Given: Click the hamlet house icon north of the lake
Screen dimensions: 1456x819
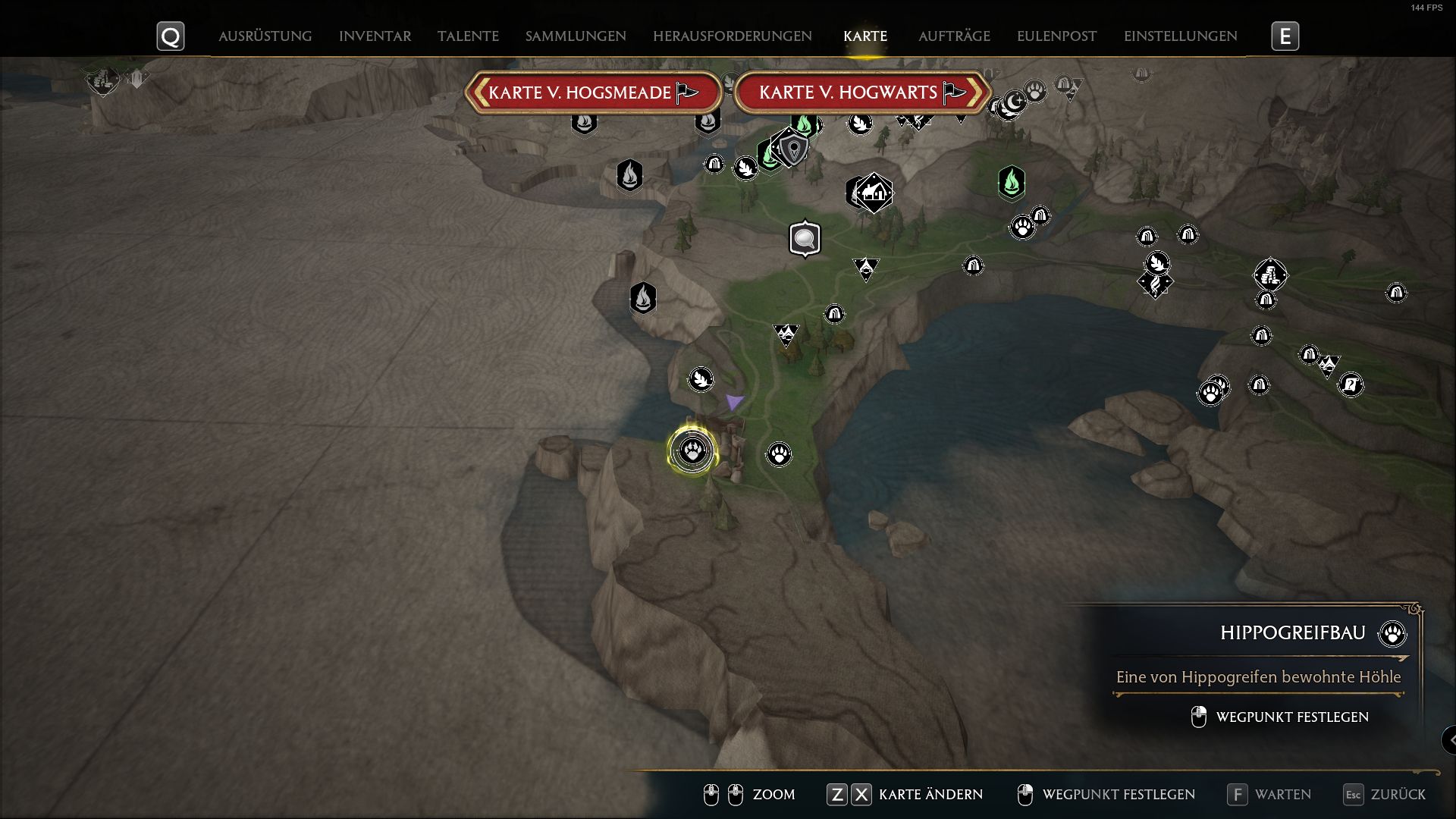Looking at the screenshot, I should point(874,194).
